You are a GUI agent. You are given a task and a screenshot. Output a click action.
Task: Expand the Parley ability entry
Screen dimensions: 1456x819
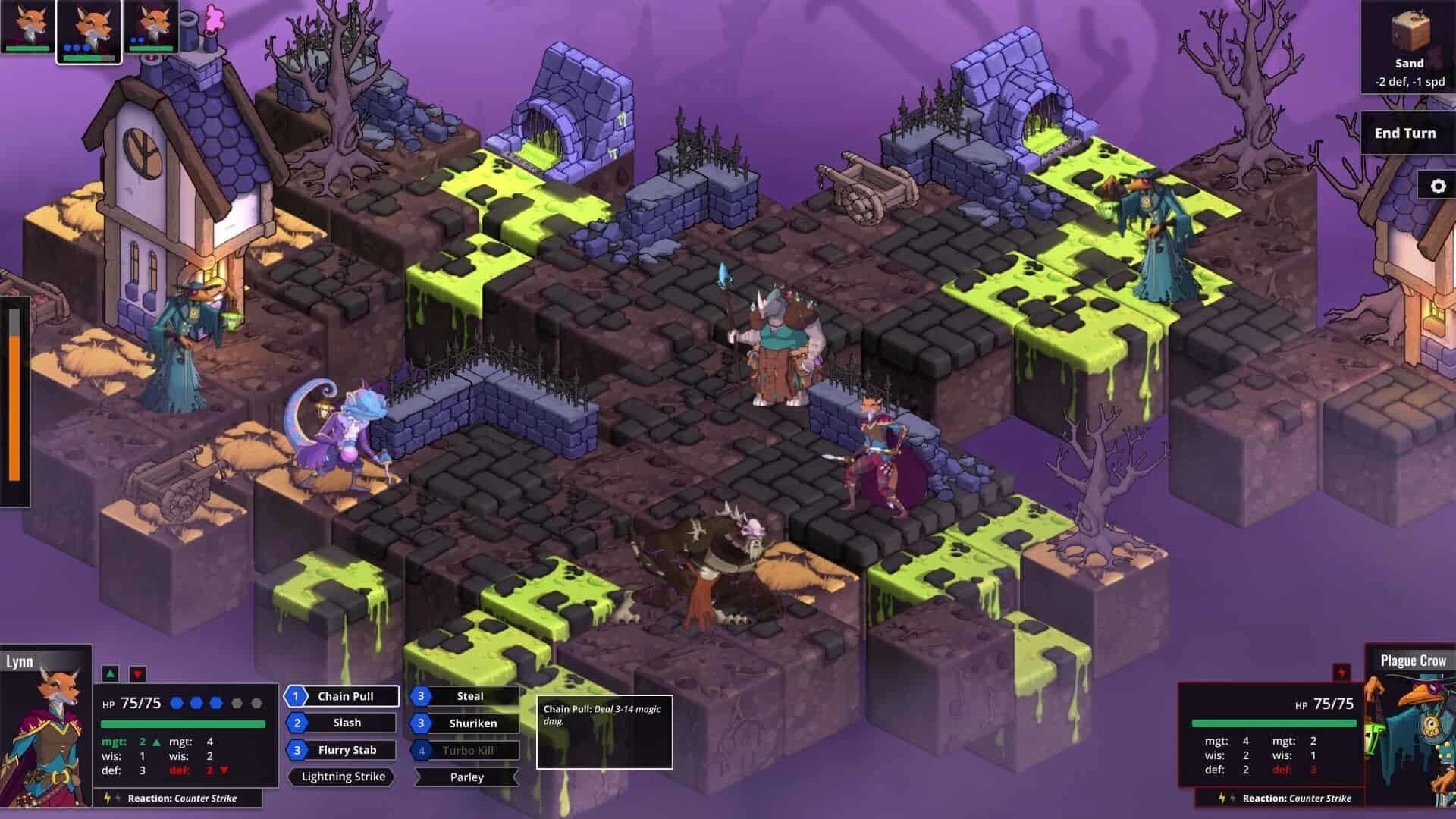tap(466, 777)
